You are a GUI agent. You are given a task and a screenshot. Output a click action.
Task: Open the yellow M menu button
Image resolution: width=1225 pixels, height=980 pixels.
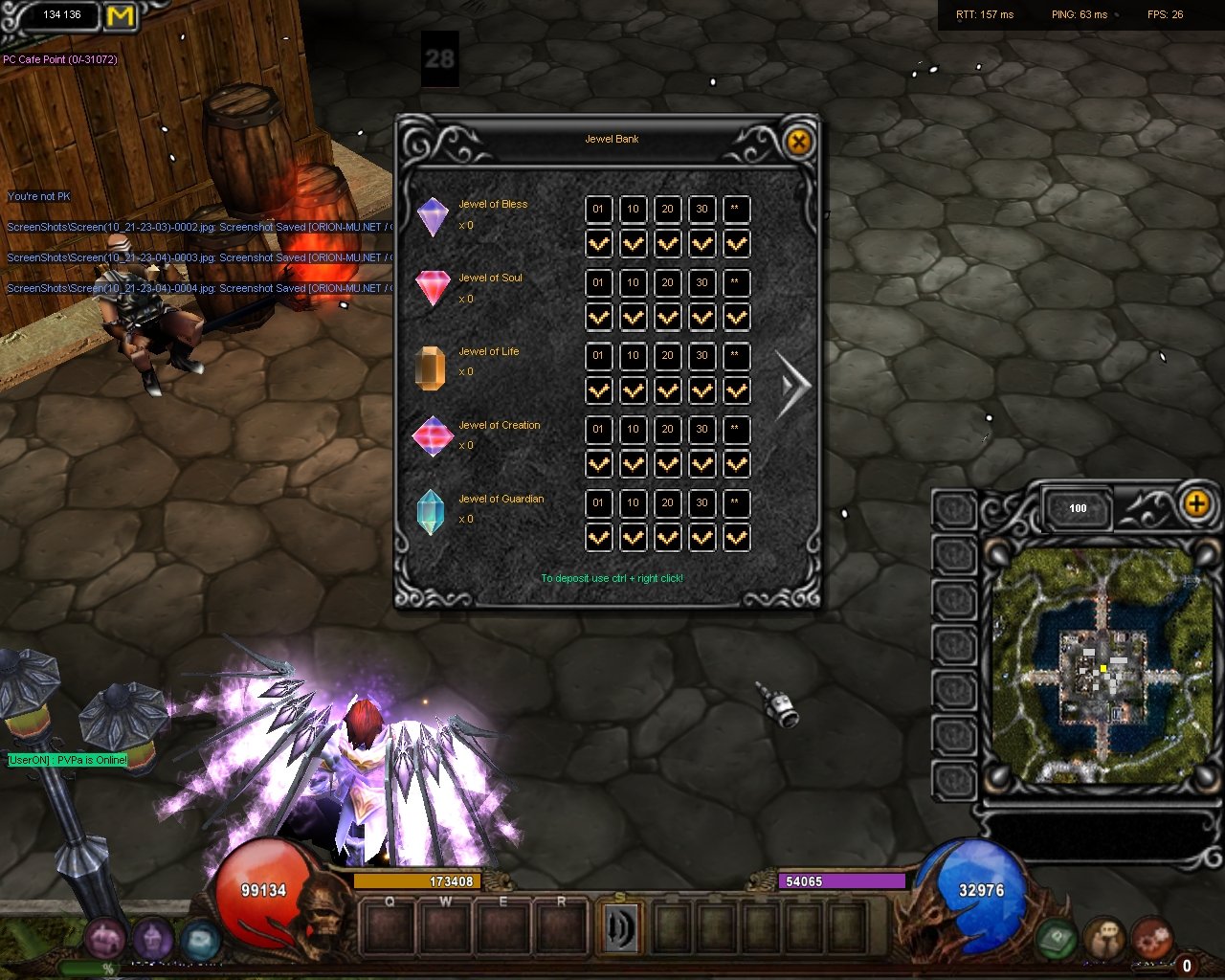[x=121, y=16]
